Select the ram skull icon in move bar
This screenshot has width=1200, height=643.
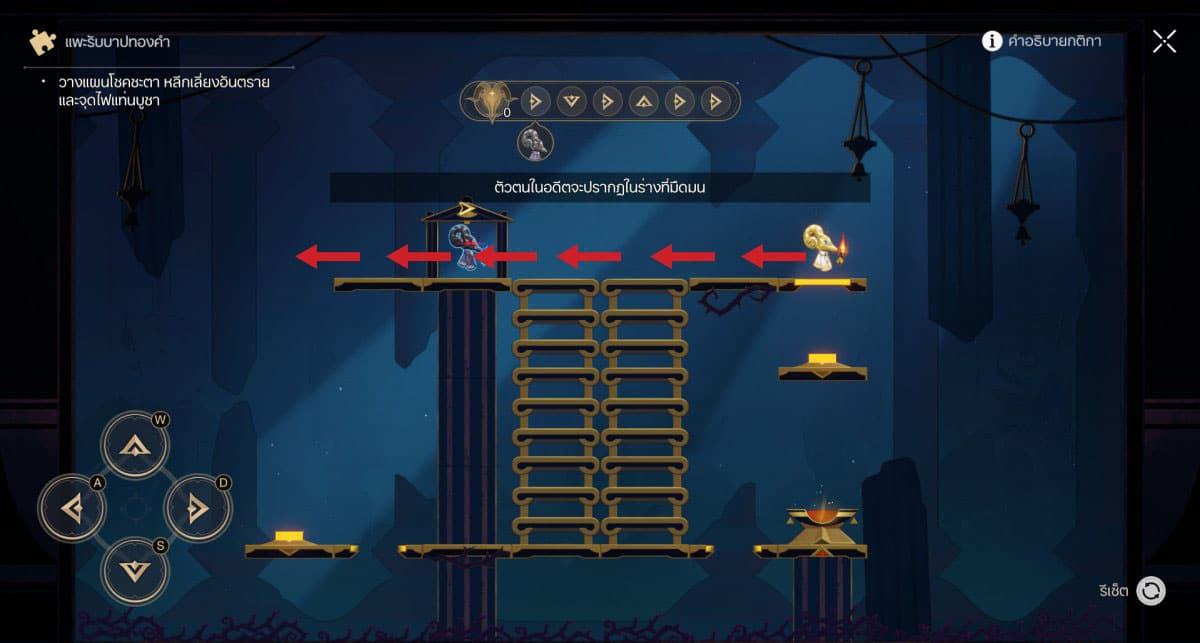490,101
